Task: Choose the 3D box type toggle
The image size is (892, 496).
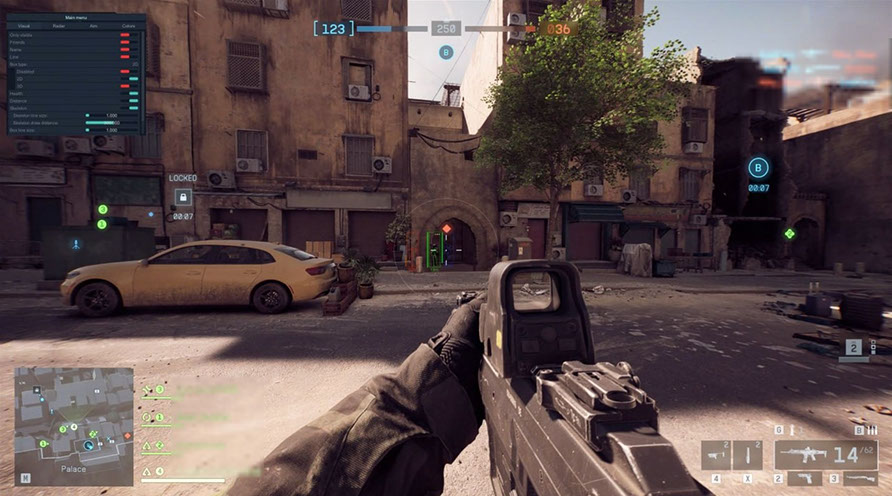Action: 126,86
